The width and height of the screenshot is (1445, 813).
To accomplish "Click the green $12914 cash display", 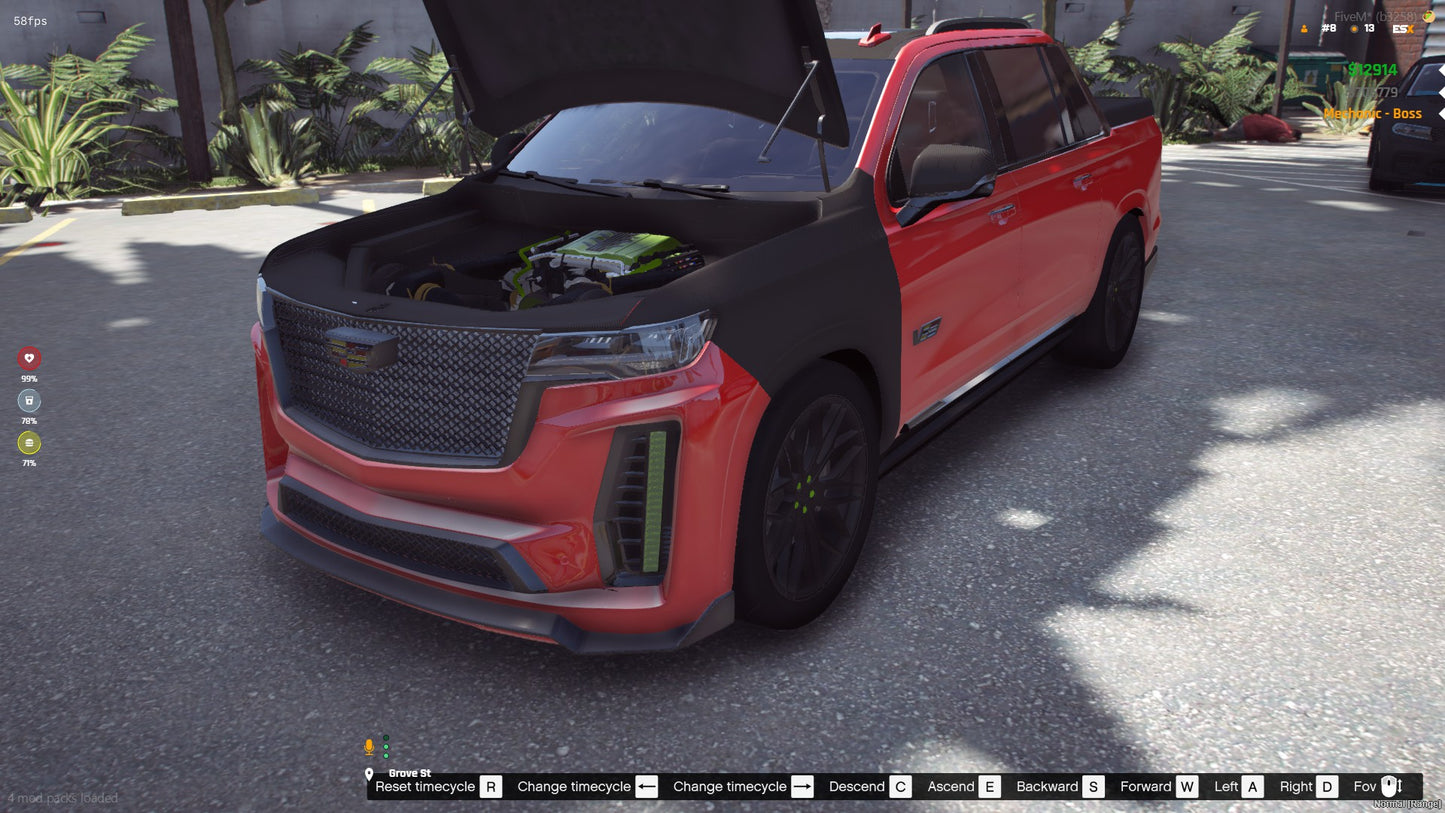I will pyautogui.click(x=1371, y=70).
